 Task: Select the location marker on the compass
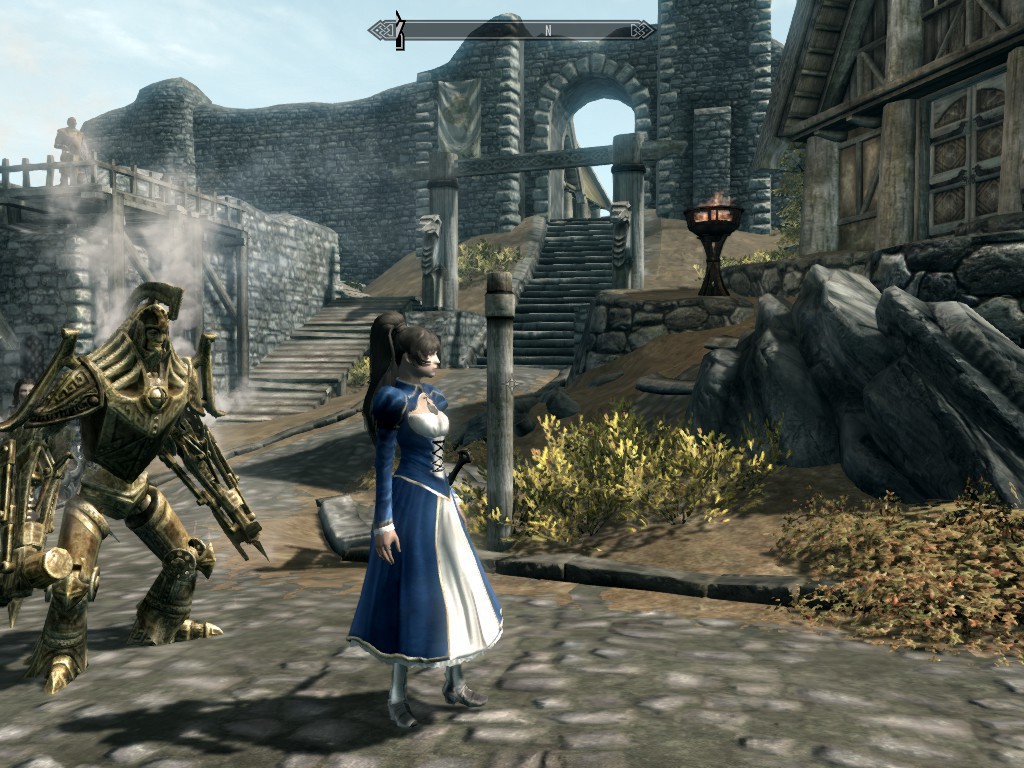(x=400, y=30)
